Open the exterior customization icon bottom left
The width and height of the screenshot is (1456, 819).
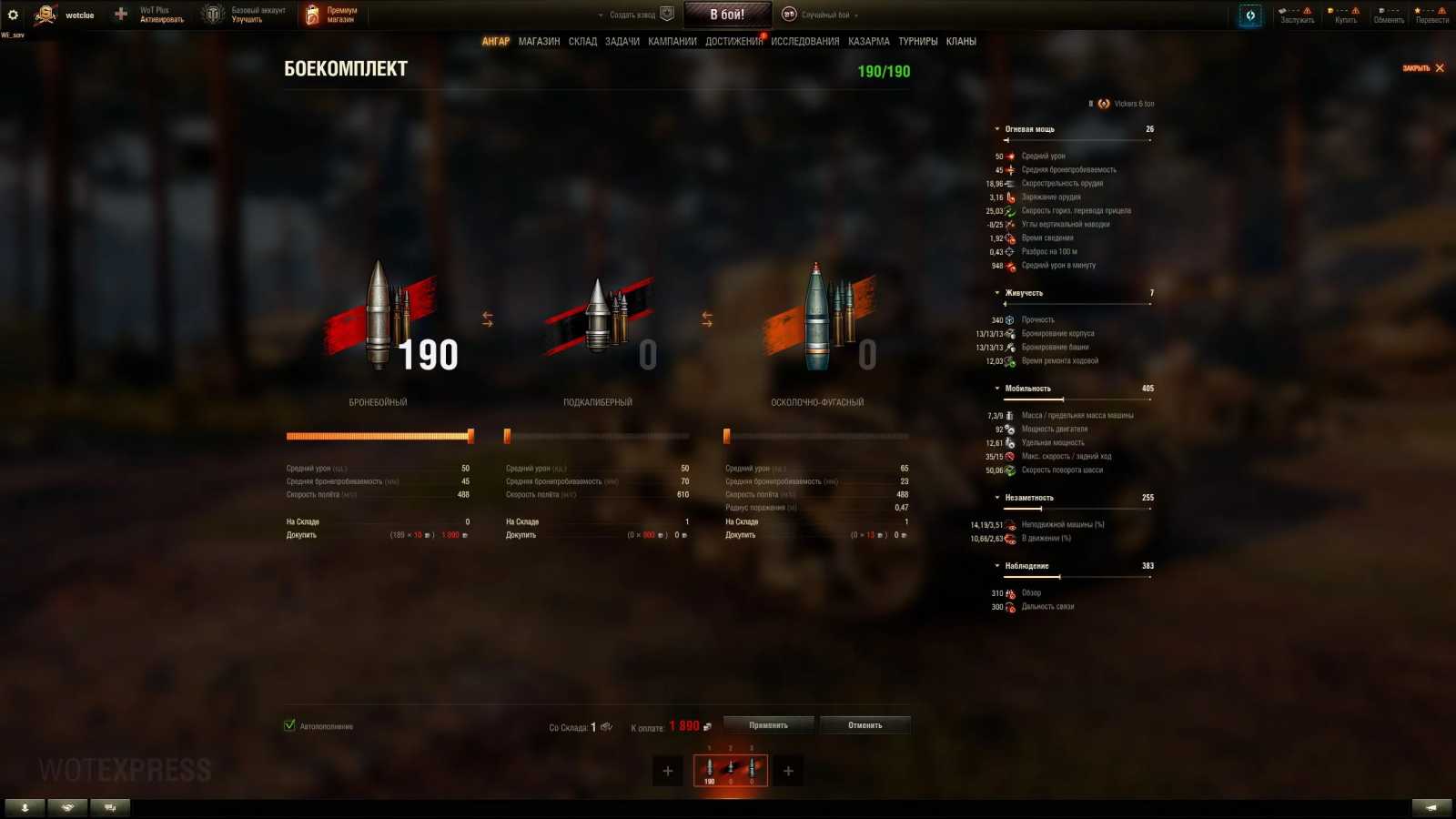point(66,806)
